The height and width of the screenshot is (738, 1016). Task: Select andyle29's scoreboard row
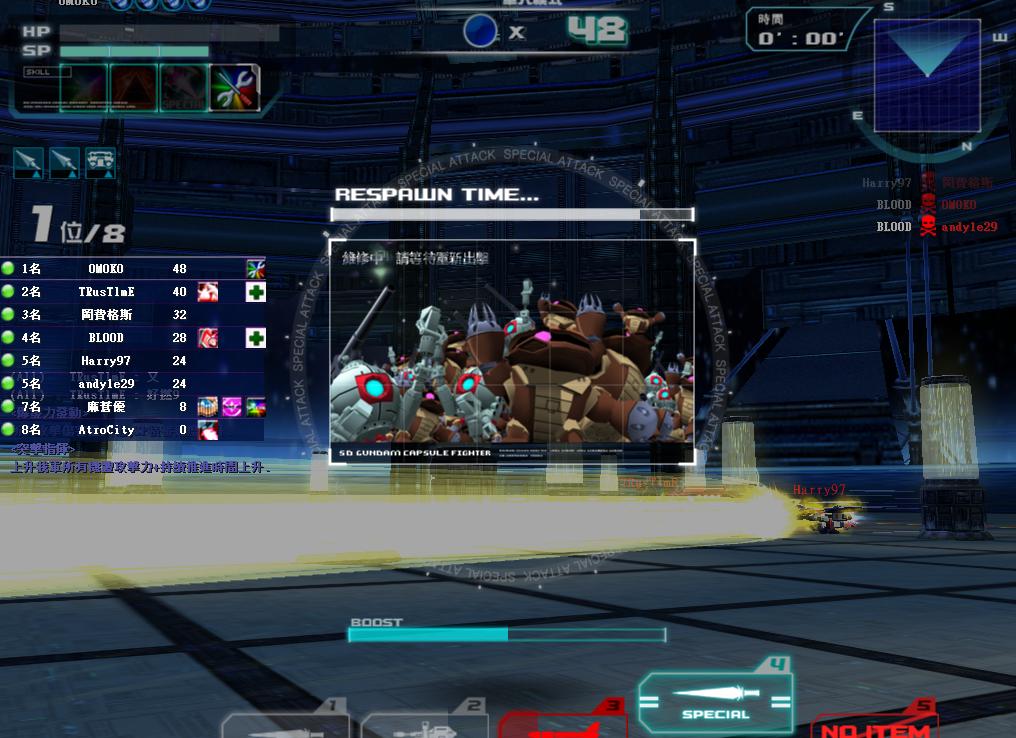pyautogui.click(x=132, y=384)
